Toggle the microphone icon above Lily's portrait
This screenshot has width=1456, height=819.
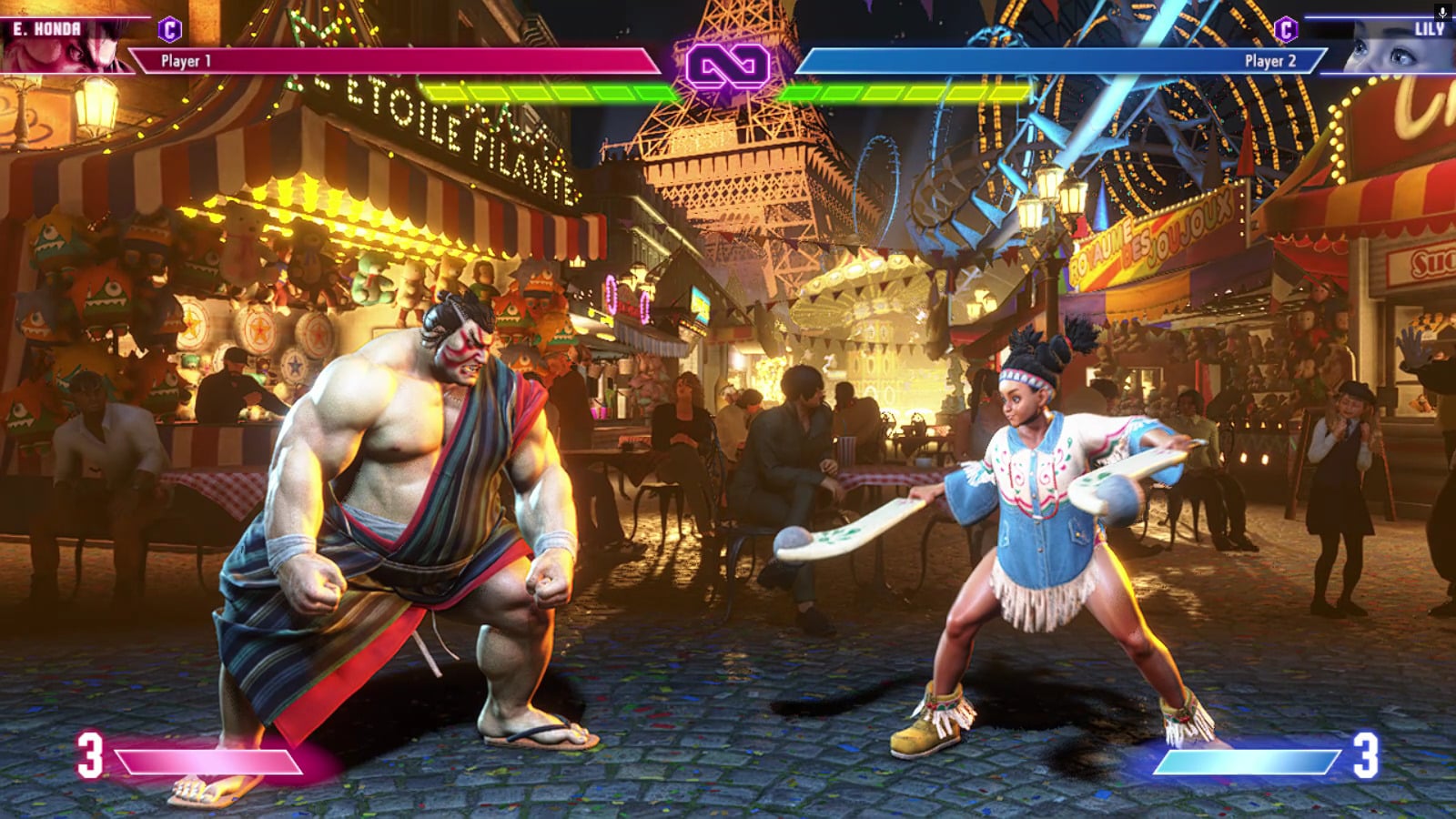1442,12
